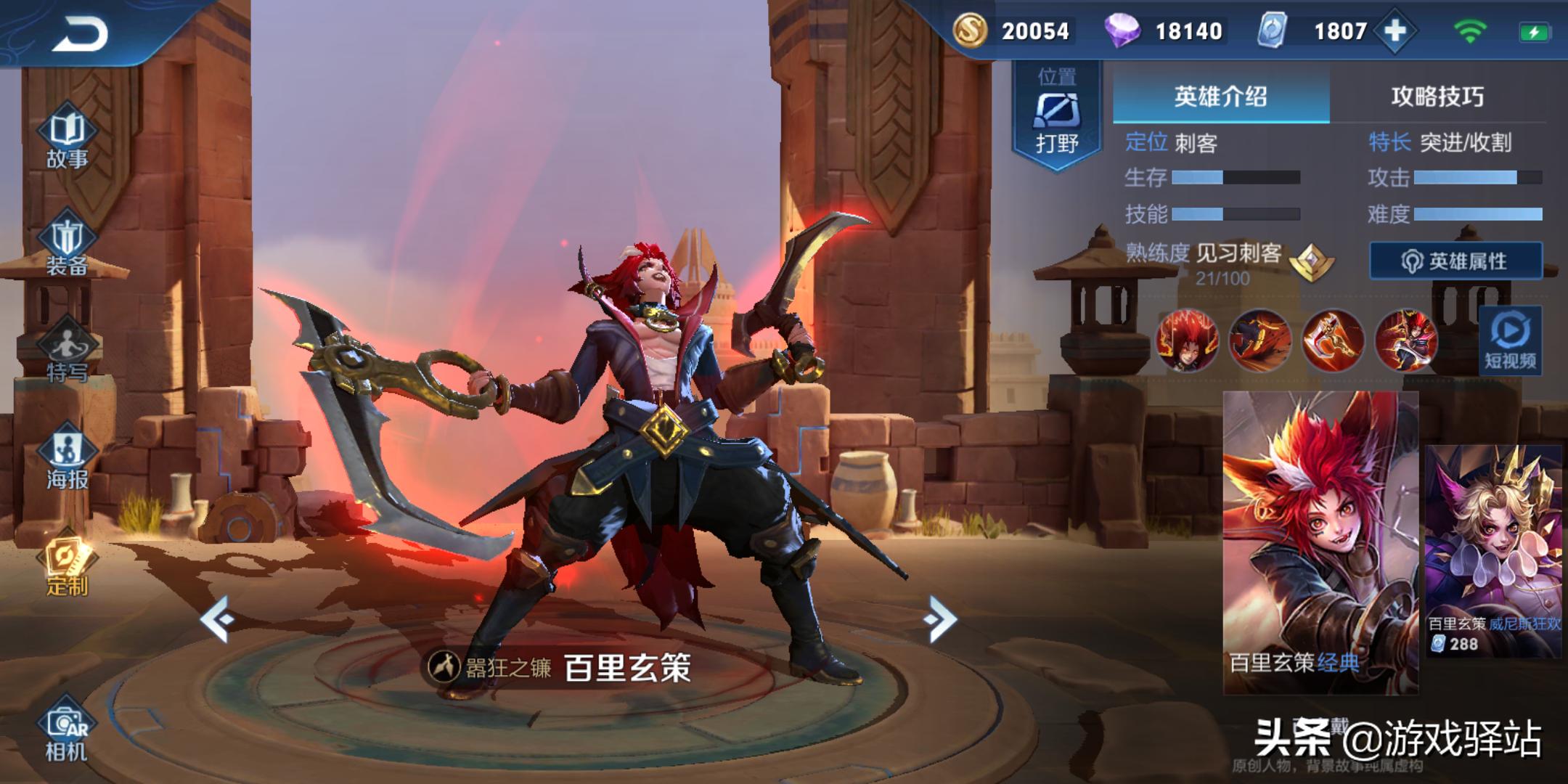Launch the AR 相机 camera
The width and height of the screenshot is (1568, 784).
(x=67, y=732)
